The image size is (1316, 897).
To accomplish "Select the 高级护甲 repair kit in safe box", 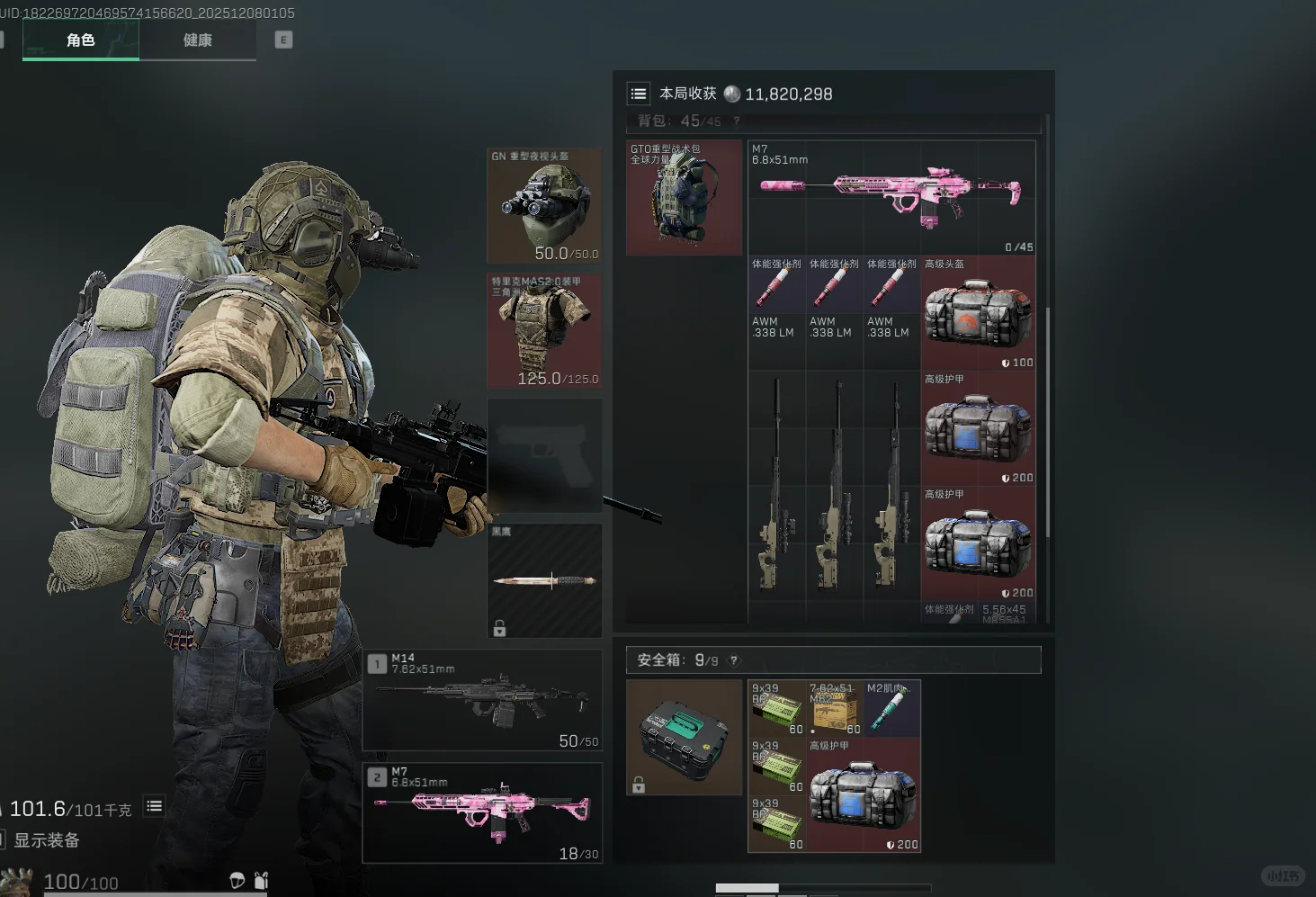I will tap(863, 795).
